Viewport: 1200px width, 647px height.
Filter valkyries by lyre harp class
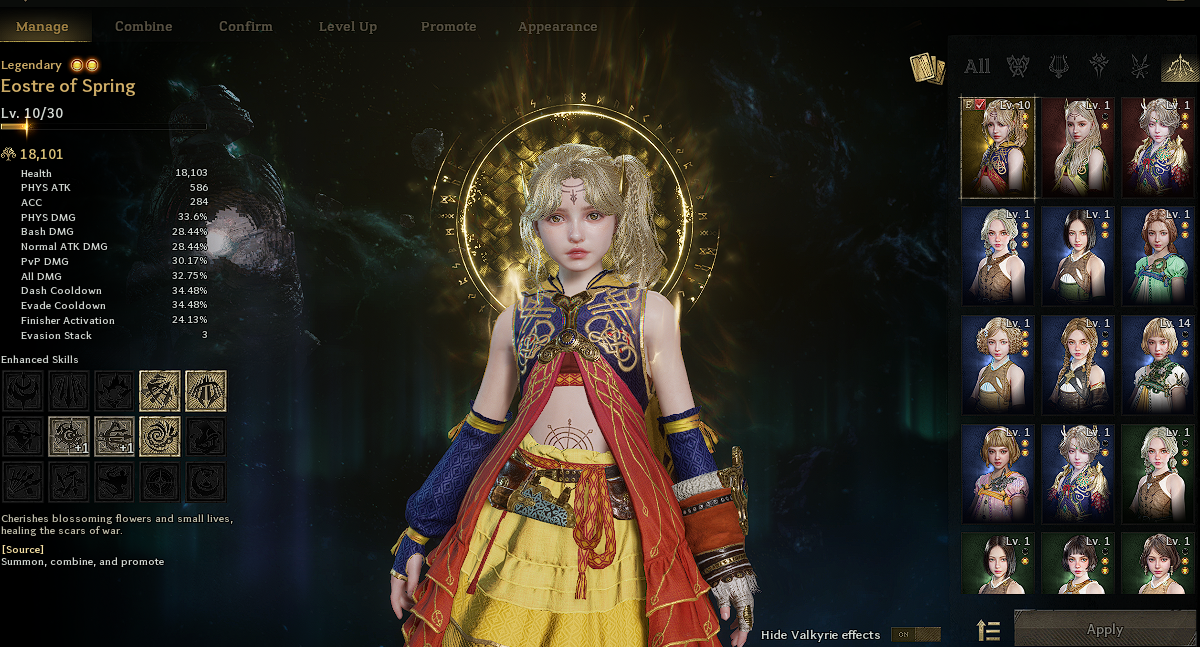pyautogui.click(x=1058, y=67)
